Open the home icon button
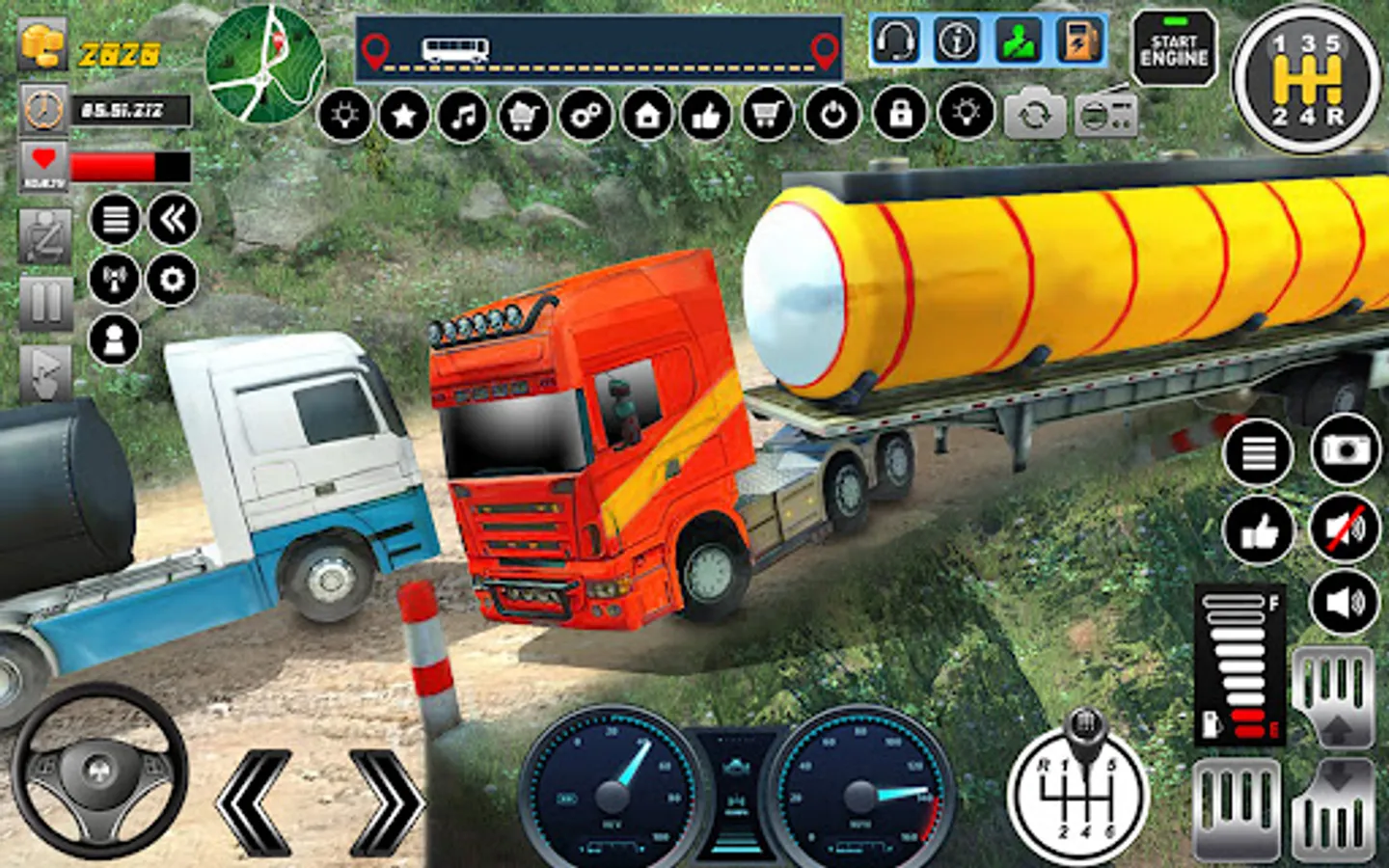Viewport: 1389px width, 868px height. 646,117
